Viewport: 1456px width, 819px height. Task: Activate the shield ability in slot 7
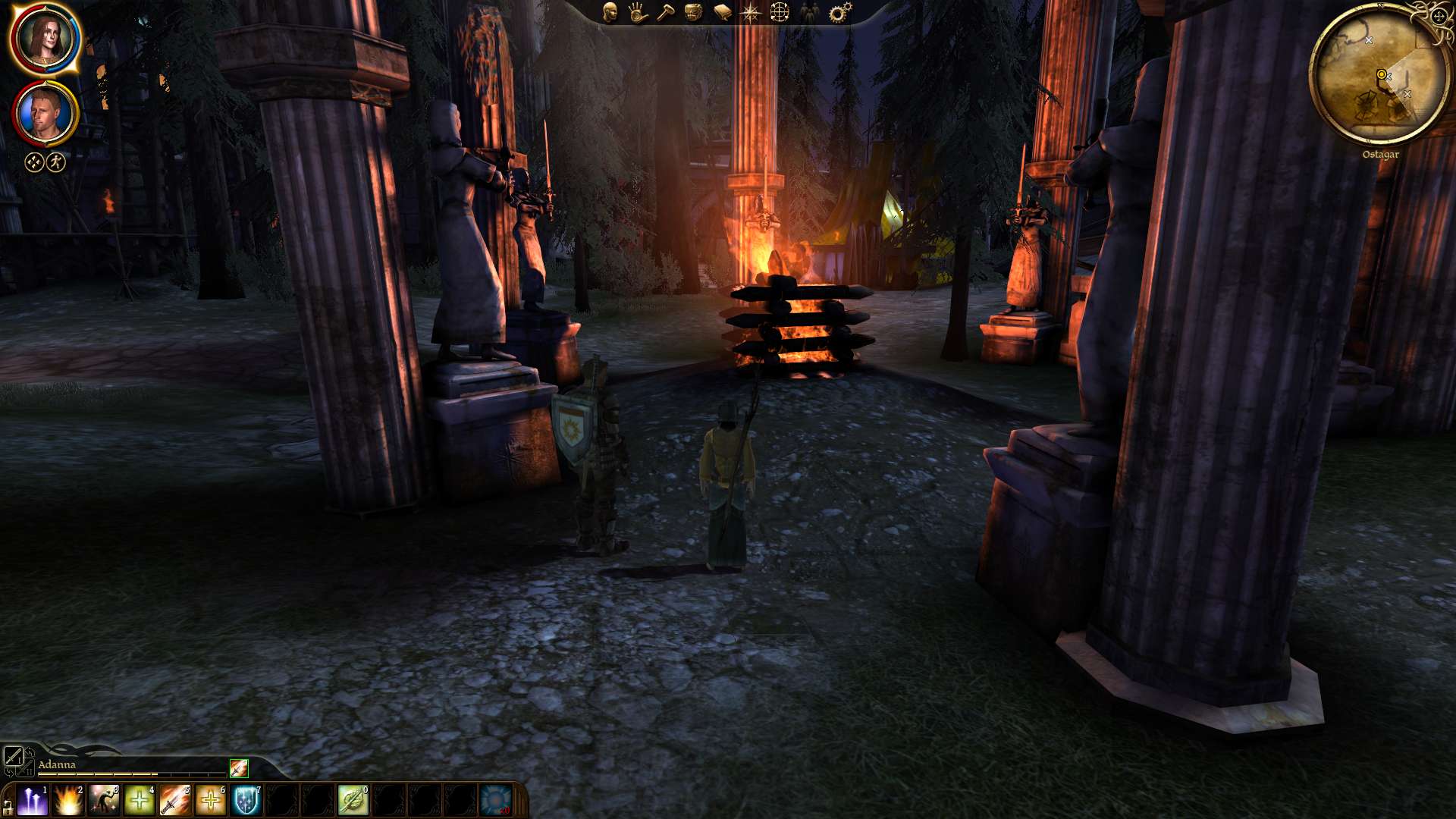(246, 800)
